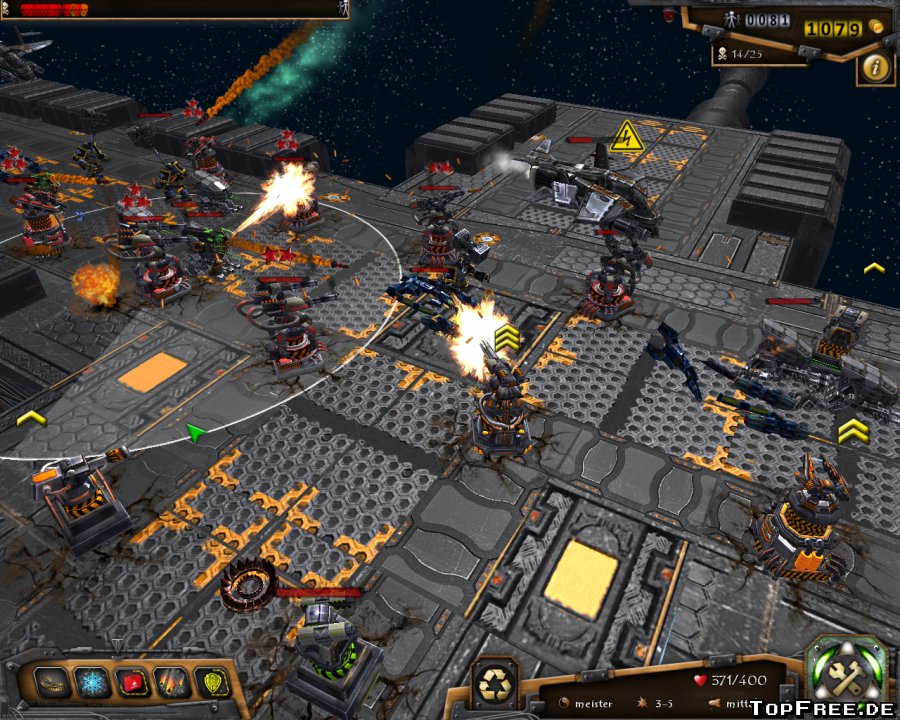Open the gold info button
This screenshot has width=900, height=720.
point(876,67)
